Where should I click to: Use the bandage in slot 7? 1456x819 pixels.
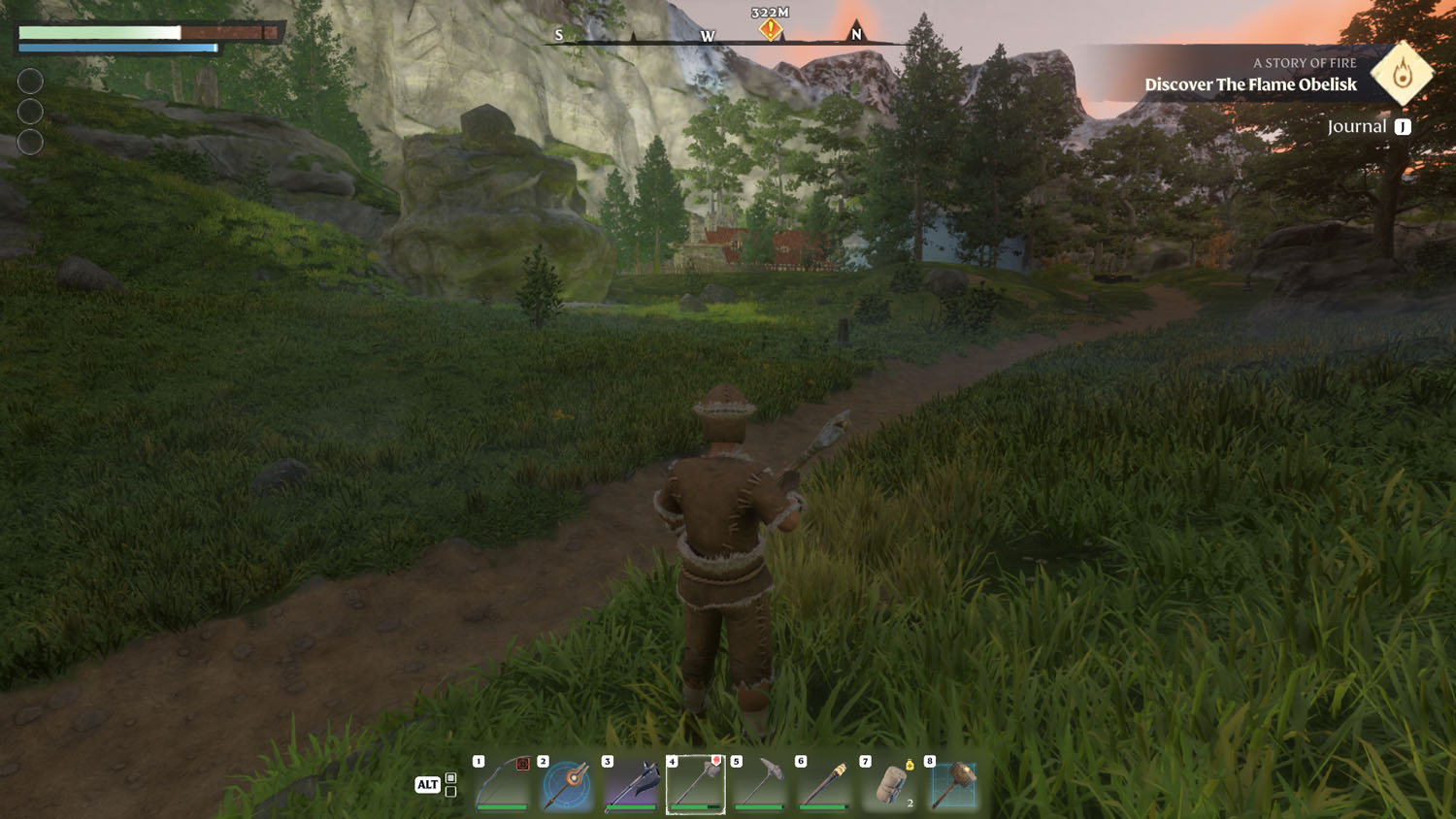tap(889, 784)
